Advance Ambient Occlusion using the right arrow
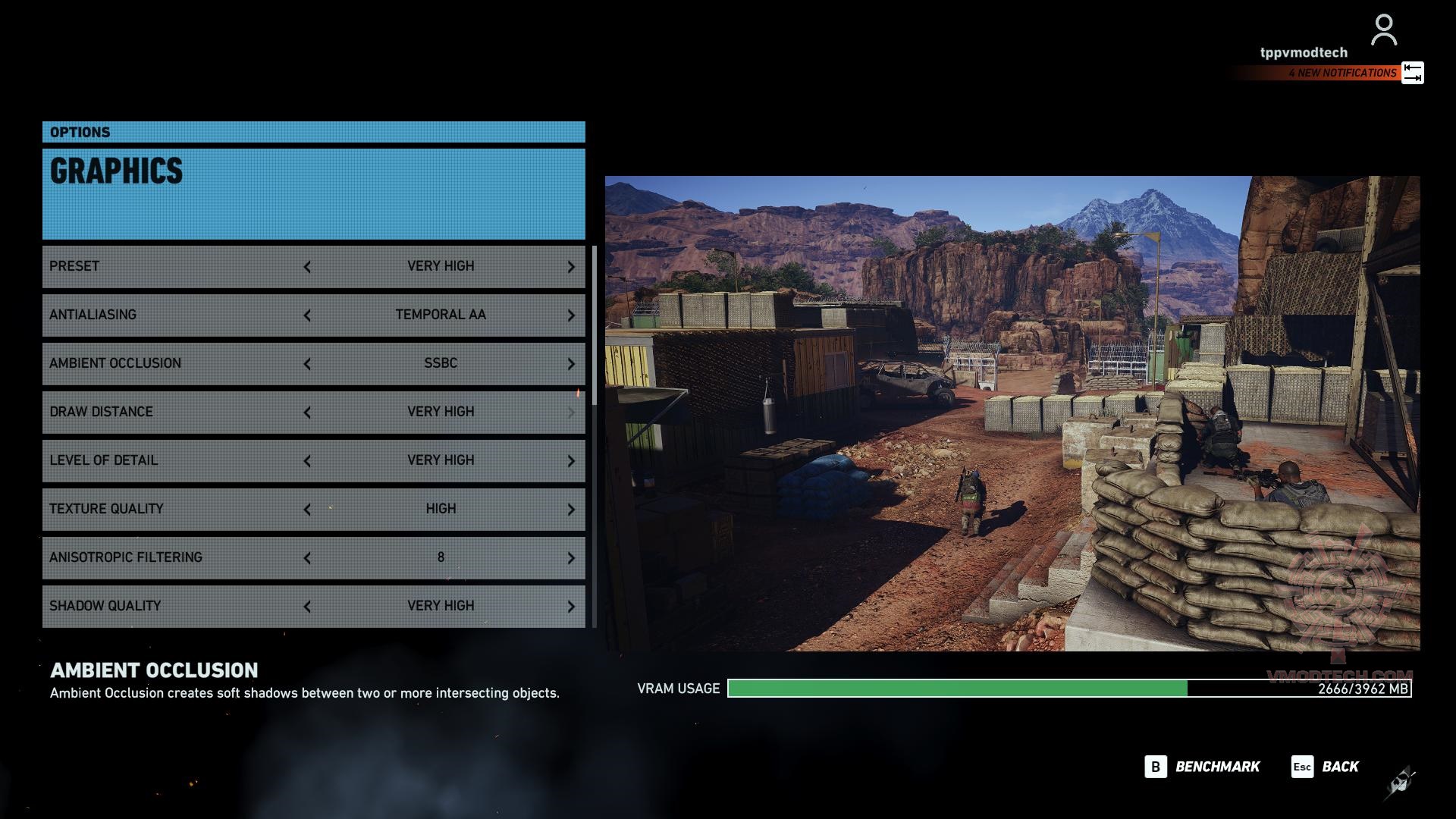This screenshot has width=1456, height=819. (x=571, y=364)
